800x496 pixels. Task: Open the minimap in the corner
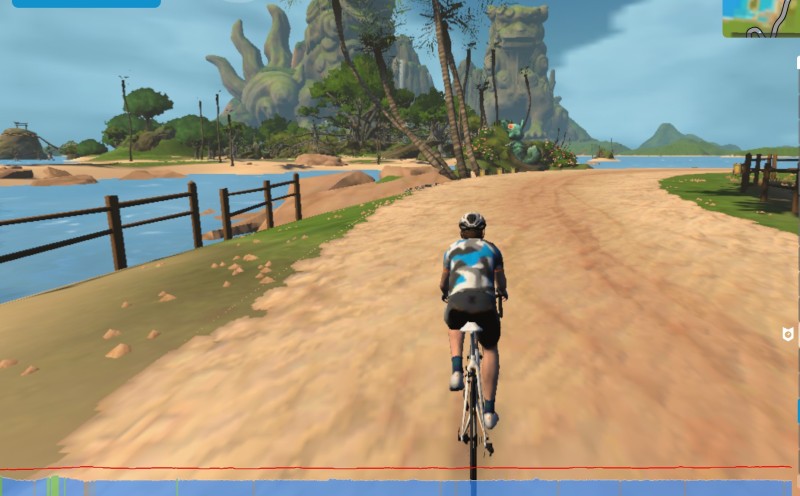click(x=762, y=18)
